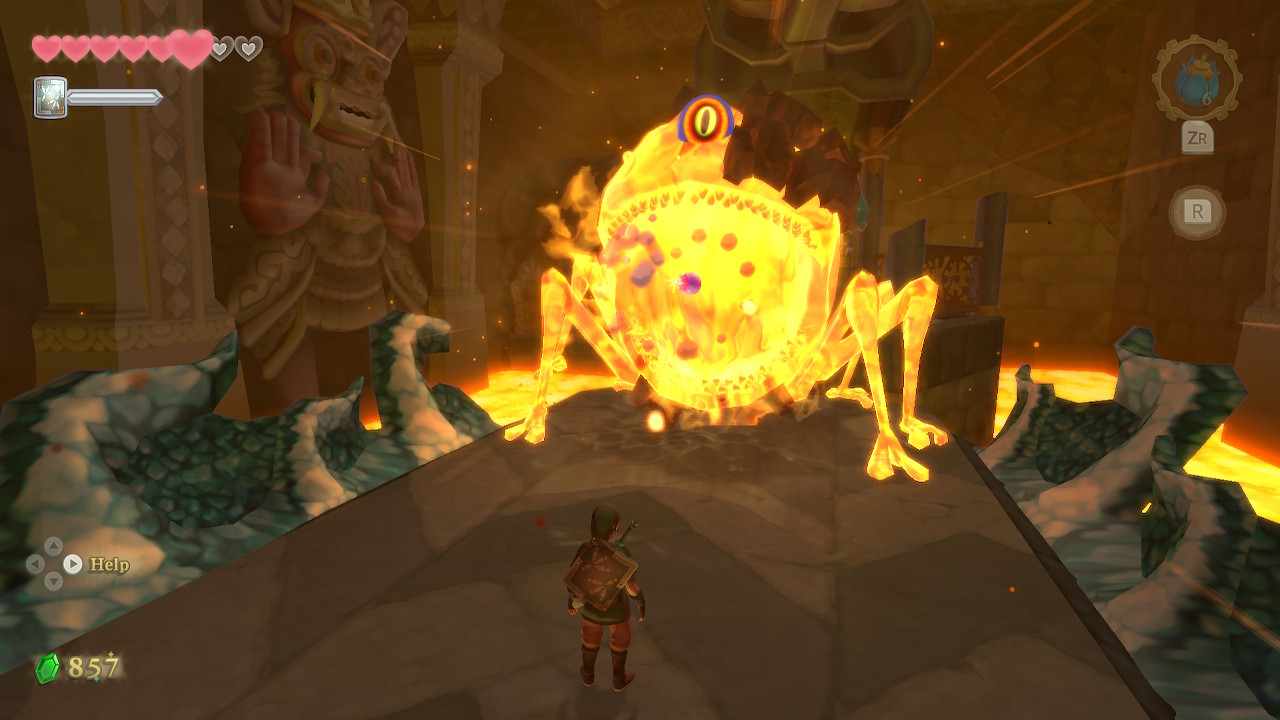Click the shield icon beside the gauge

click(x=50, y=97)
